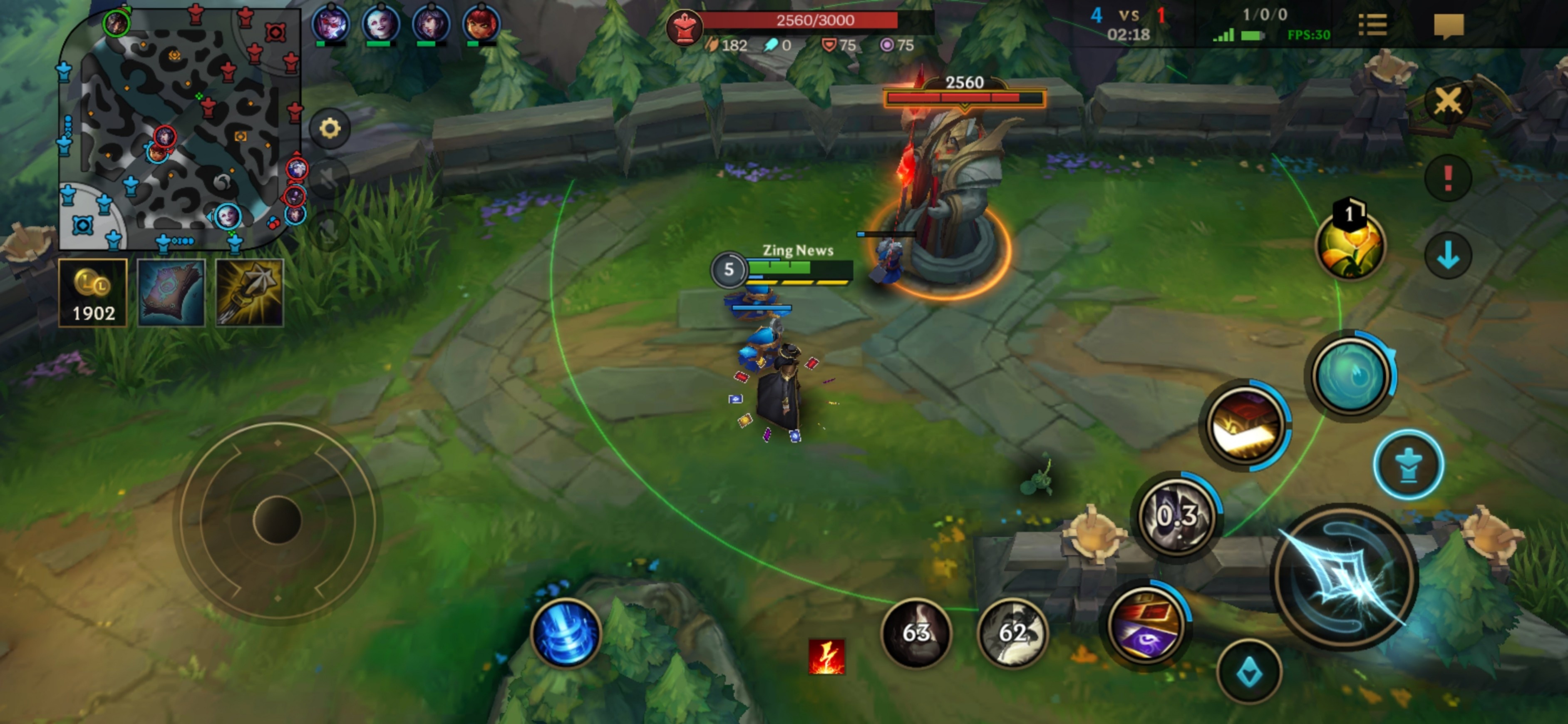This screenshot has height=724, width=1568.
Task: Select the red-haired champion portrait
Action: pos(481,25)
